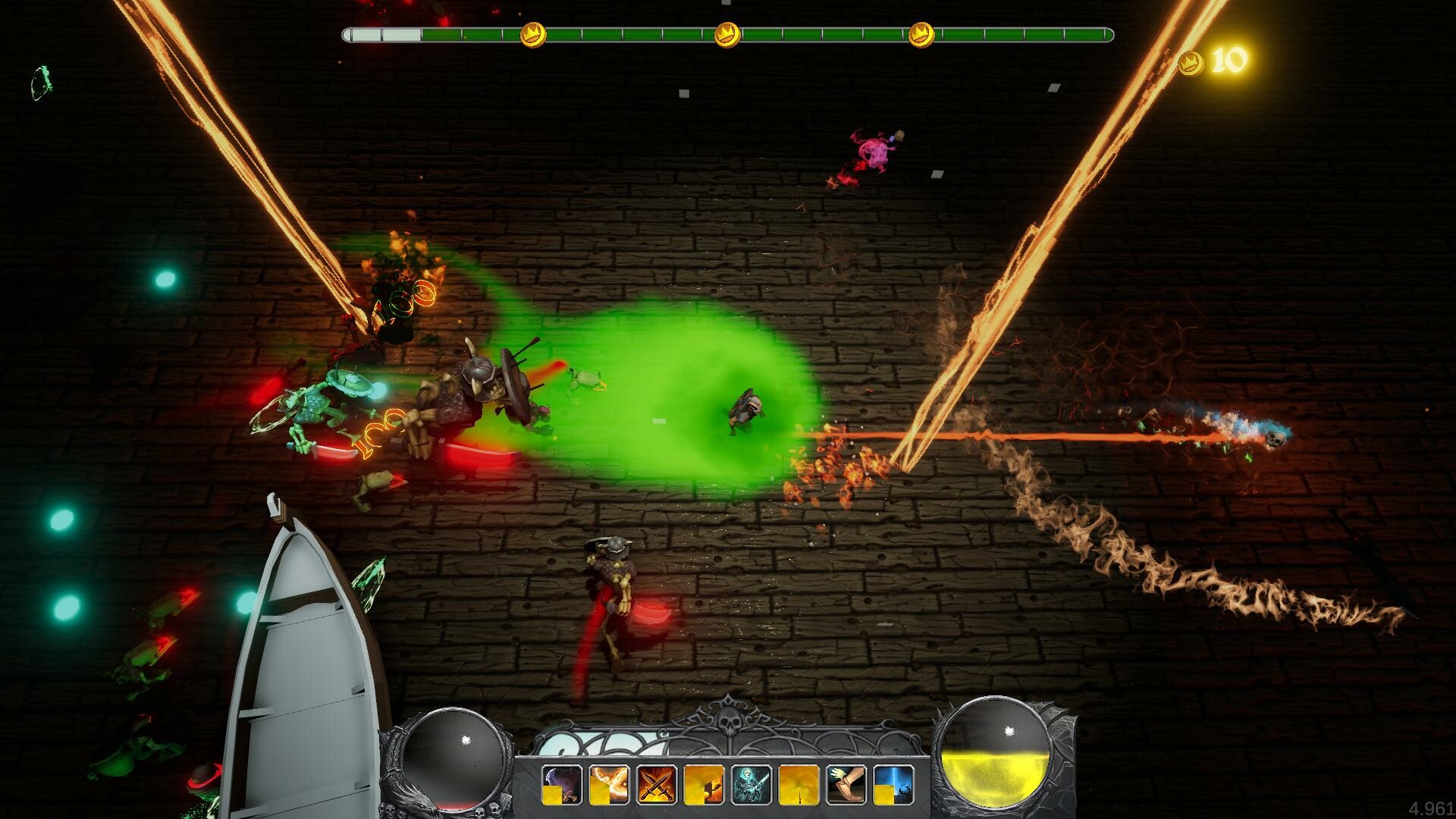This screenshot has height=819, width=1456.
Task: Click the coin icon beside the score counter
Action: pyautogui.click(x=1191, y=64)
